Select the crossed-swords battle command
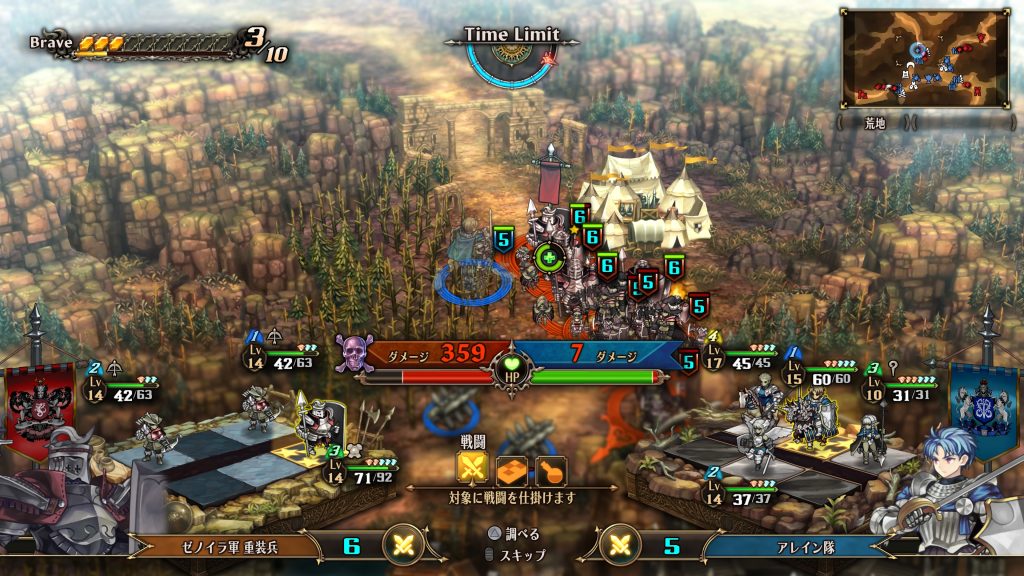This screenshot has width=1024, height=576. pos(472,469)
